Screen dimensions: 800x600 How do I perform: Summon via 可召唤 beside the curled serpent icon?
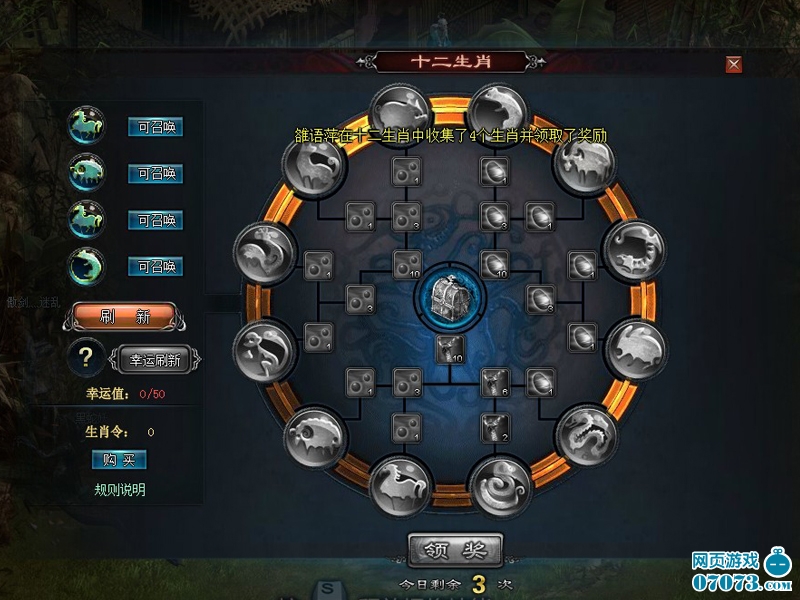(x=155, y=266)
